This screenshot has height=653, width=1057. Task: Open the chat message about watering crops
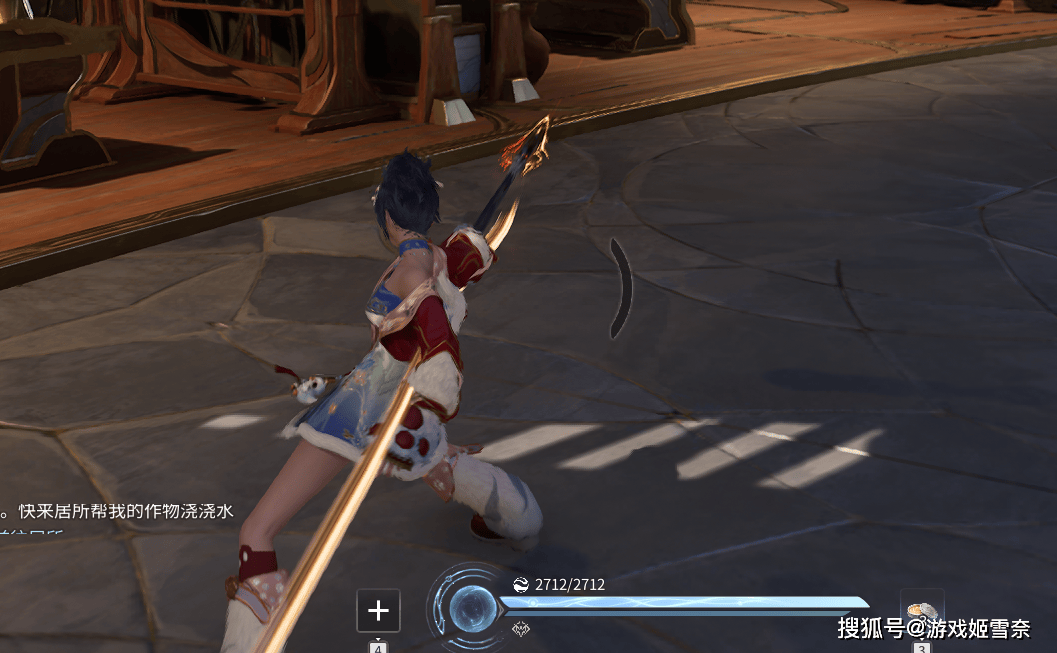118,511
